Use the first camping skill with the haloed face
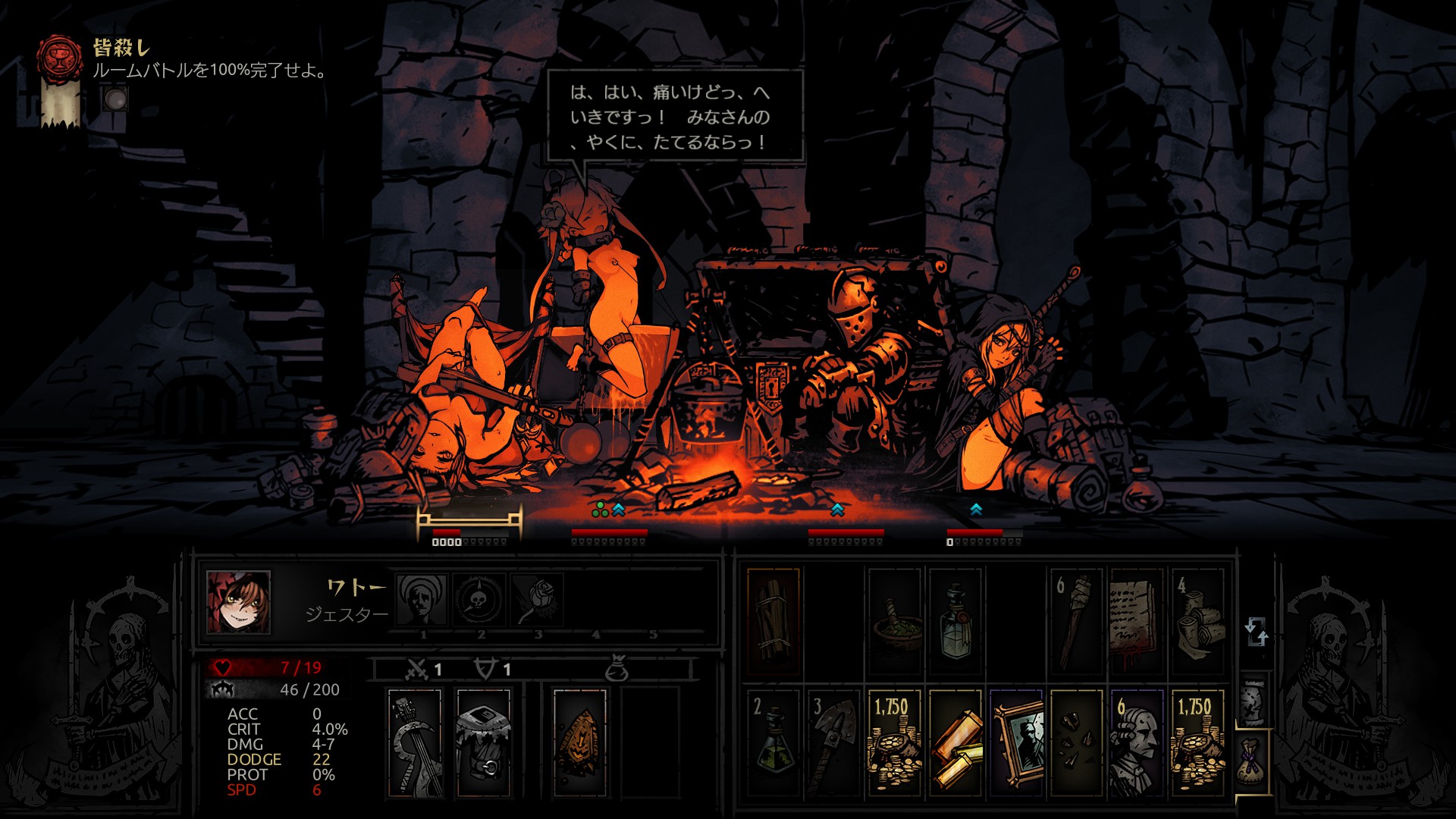 coord(422,599)
